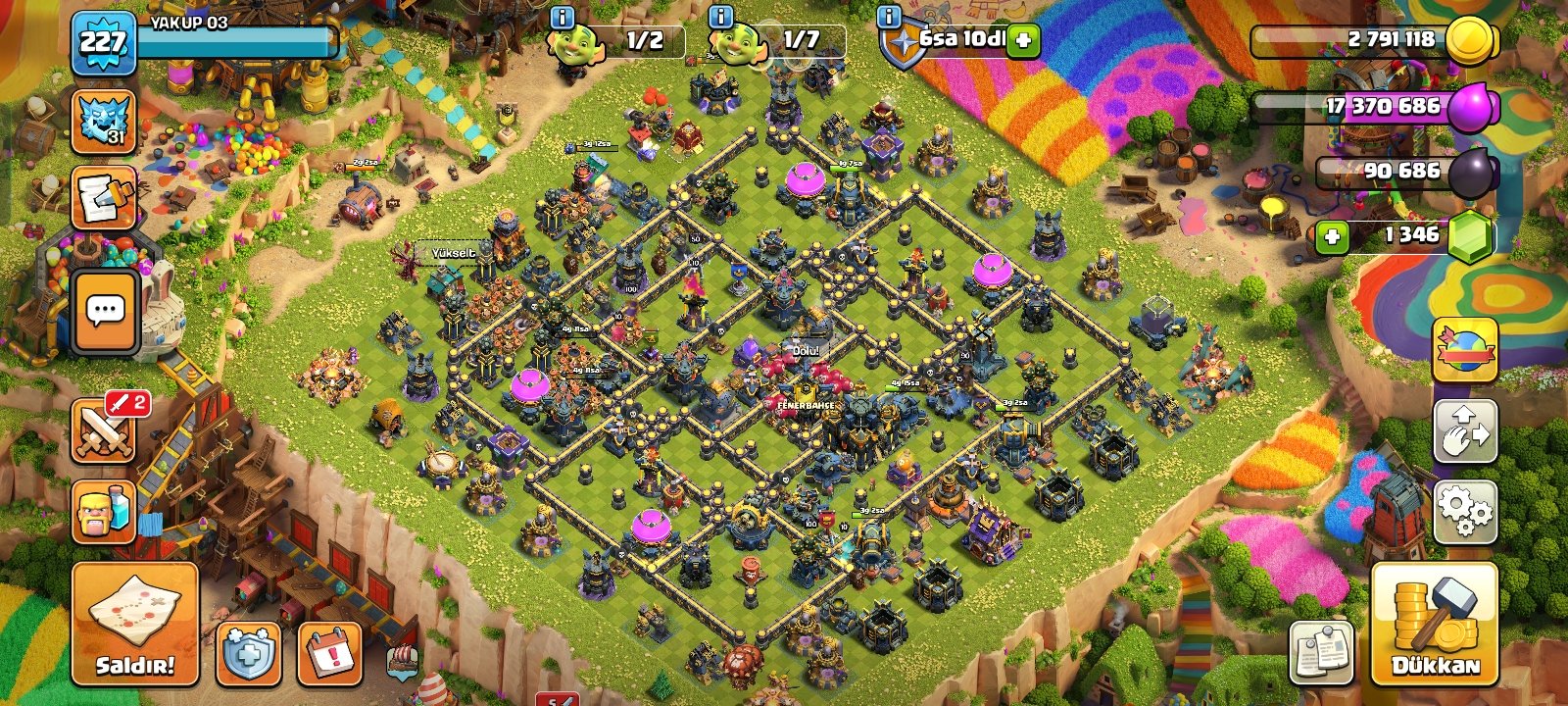Viewport: 1568px width, 706px height.
Task: View the crossed swords battle log
Action: tap(104, 430)
